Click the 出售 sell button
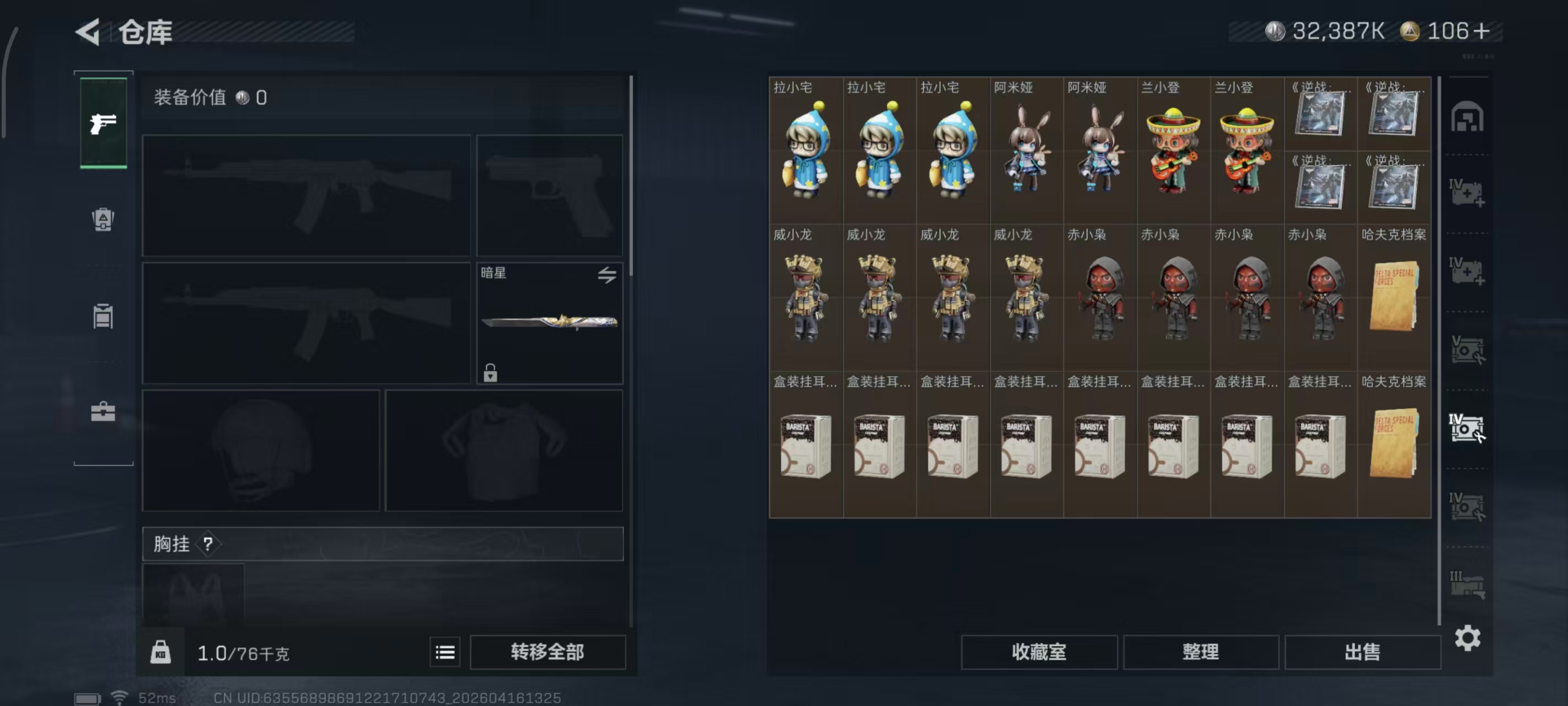 pyautogui.click(x=1363, y=652)
